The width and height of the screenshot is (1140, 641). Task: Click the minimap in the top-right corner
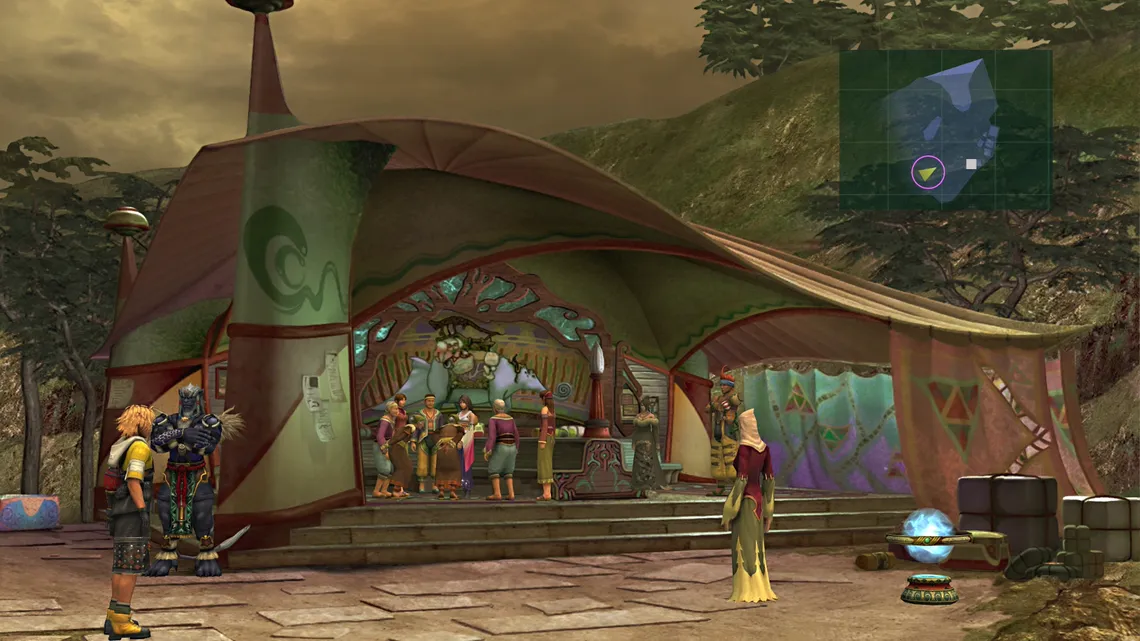[x=945, y=130]
